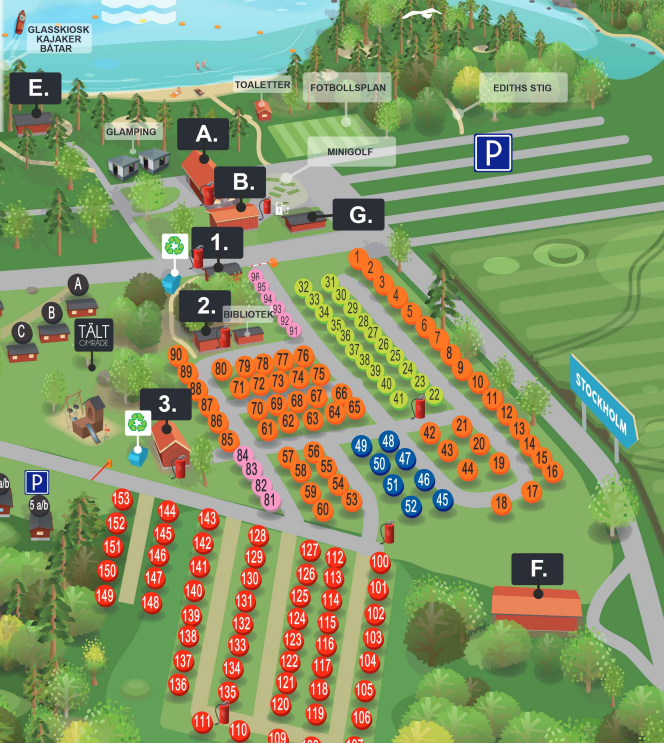Select red campsite pitch 153
664x743 pixels.
coord(122,499)
